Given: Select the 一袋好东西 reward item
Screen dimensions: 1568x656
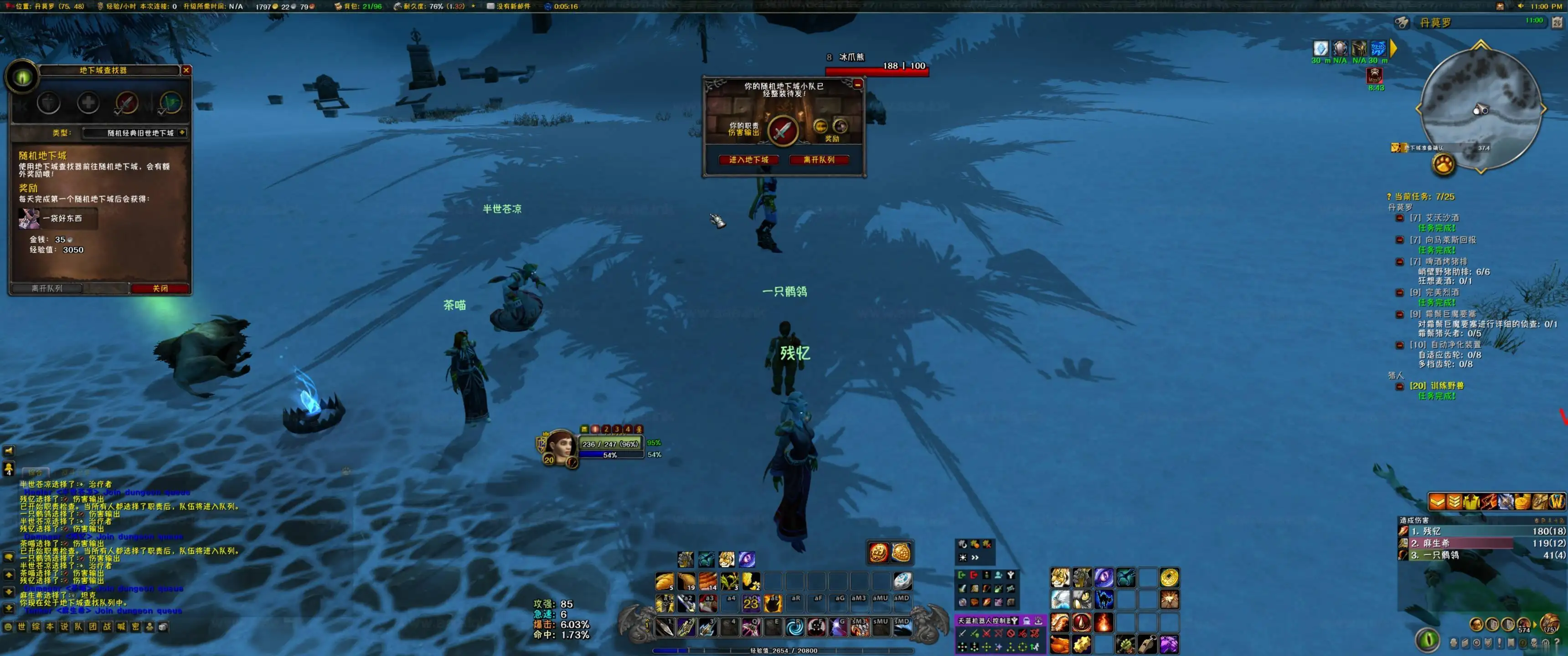Looking at the screenshot, I should point(29,219).
